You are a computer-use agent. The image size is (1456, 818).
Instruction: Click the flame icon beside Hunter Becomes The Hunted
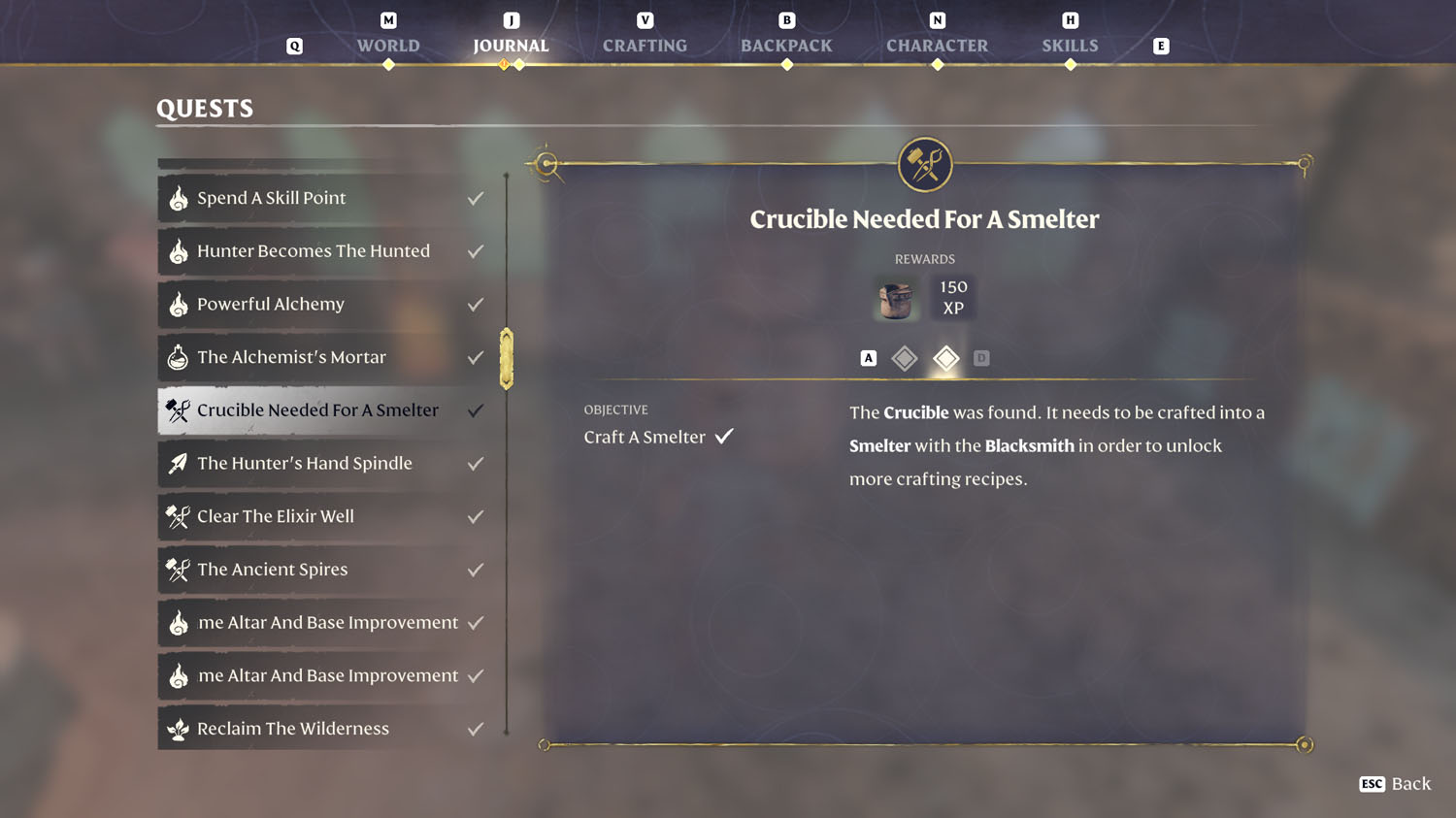coord(179,250)
